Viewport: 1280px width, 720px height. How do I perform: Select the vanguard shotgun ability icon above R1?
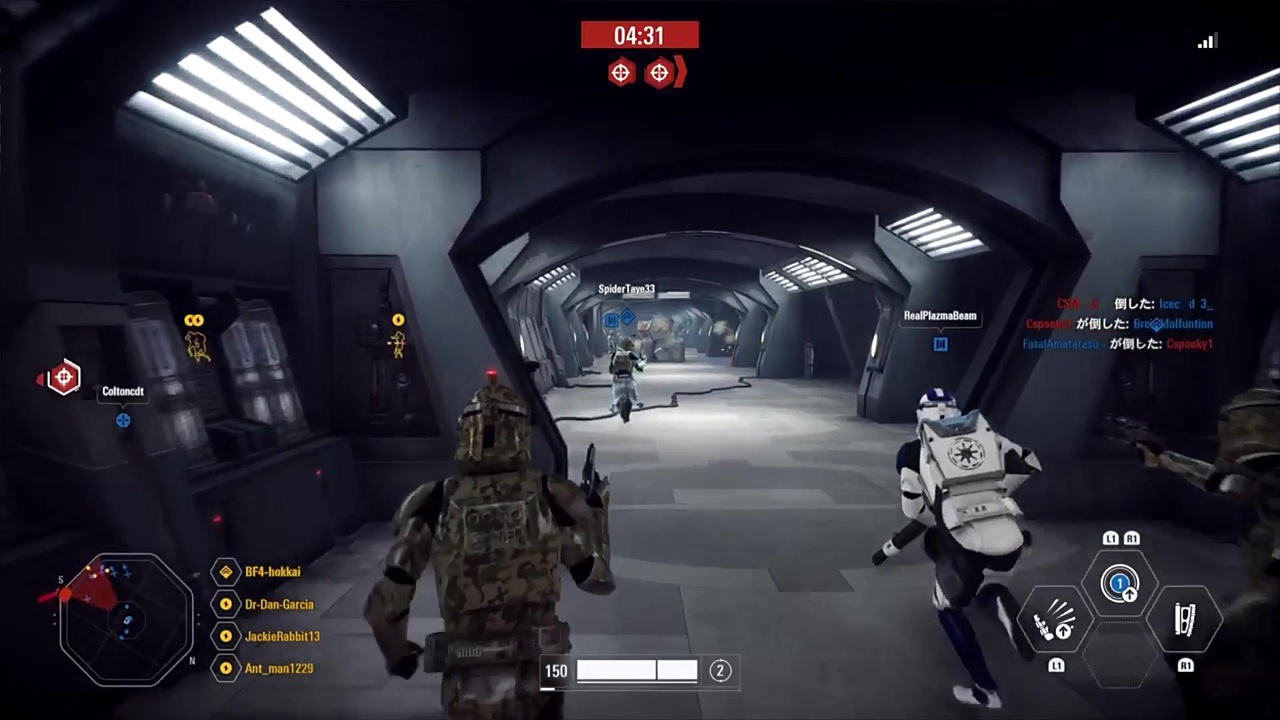[x=1185, y=620]
